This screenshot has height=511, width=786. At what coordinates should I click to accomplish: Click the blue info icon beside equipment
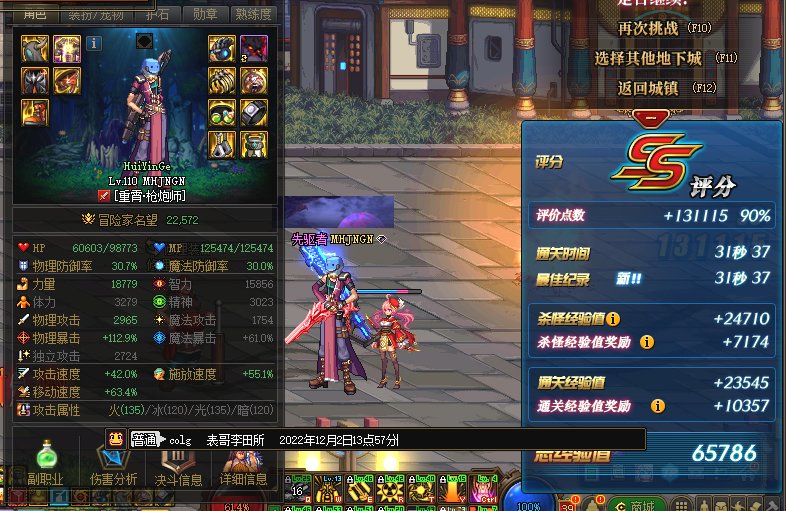(94, 43)
